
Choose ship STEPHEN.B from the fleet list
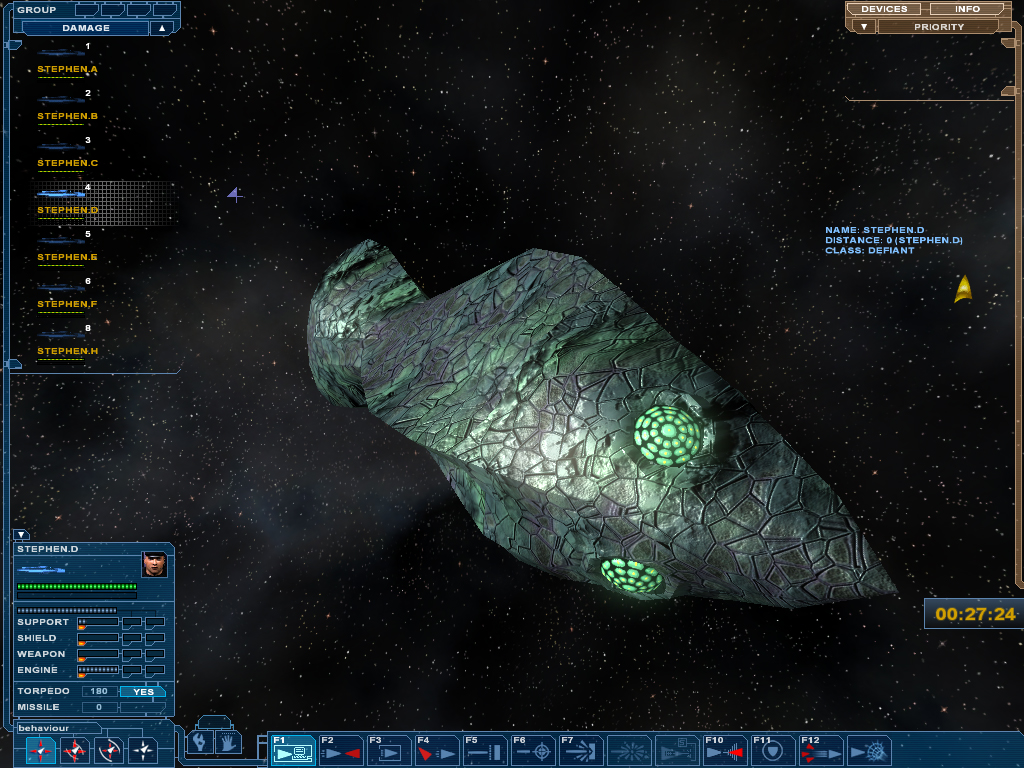click(67, 116)
